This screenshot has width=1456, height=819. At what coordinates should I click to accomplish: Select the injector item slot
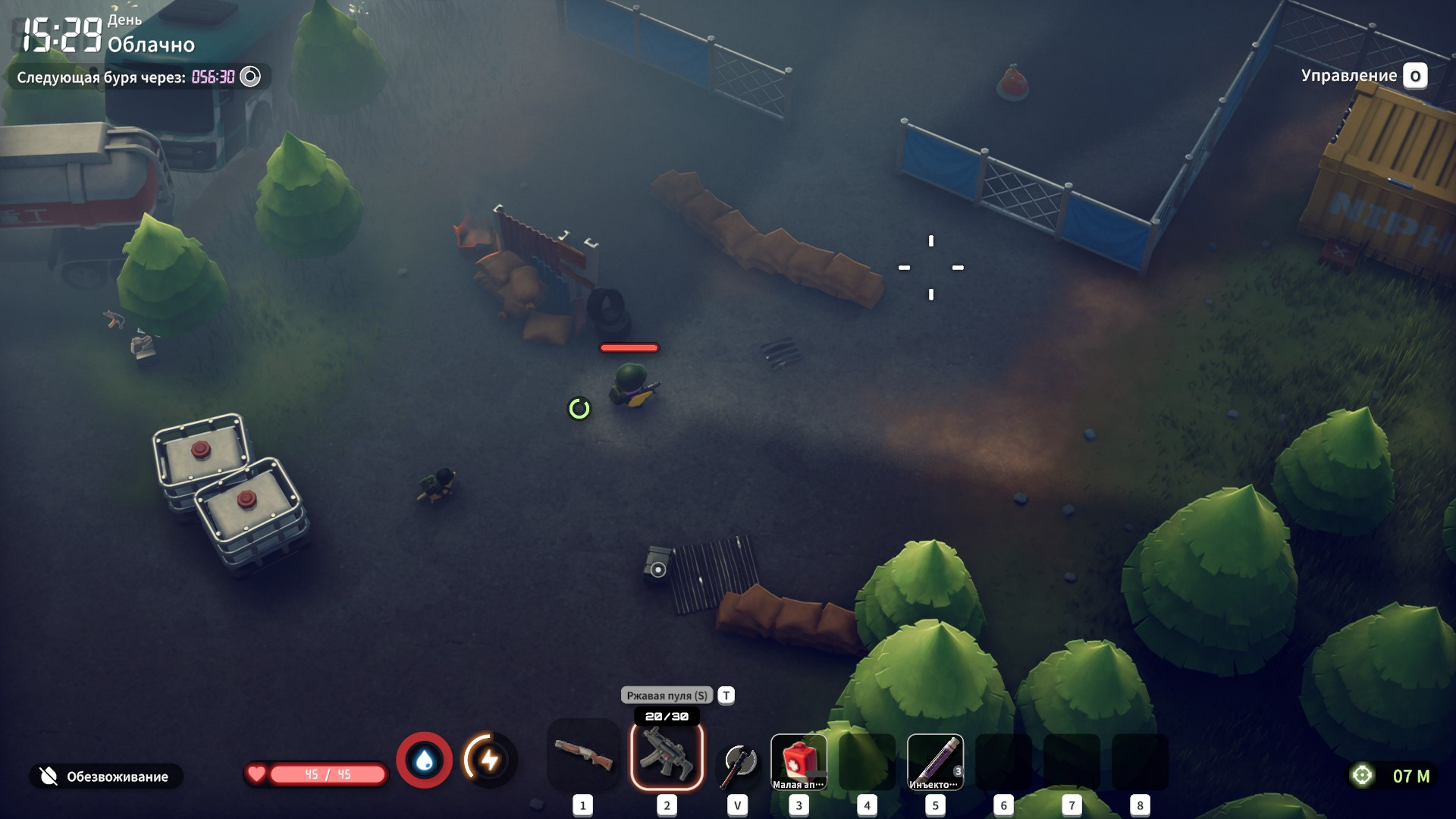tap(935, 761)
